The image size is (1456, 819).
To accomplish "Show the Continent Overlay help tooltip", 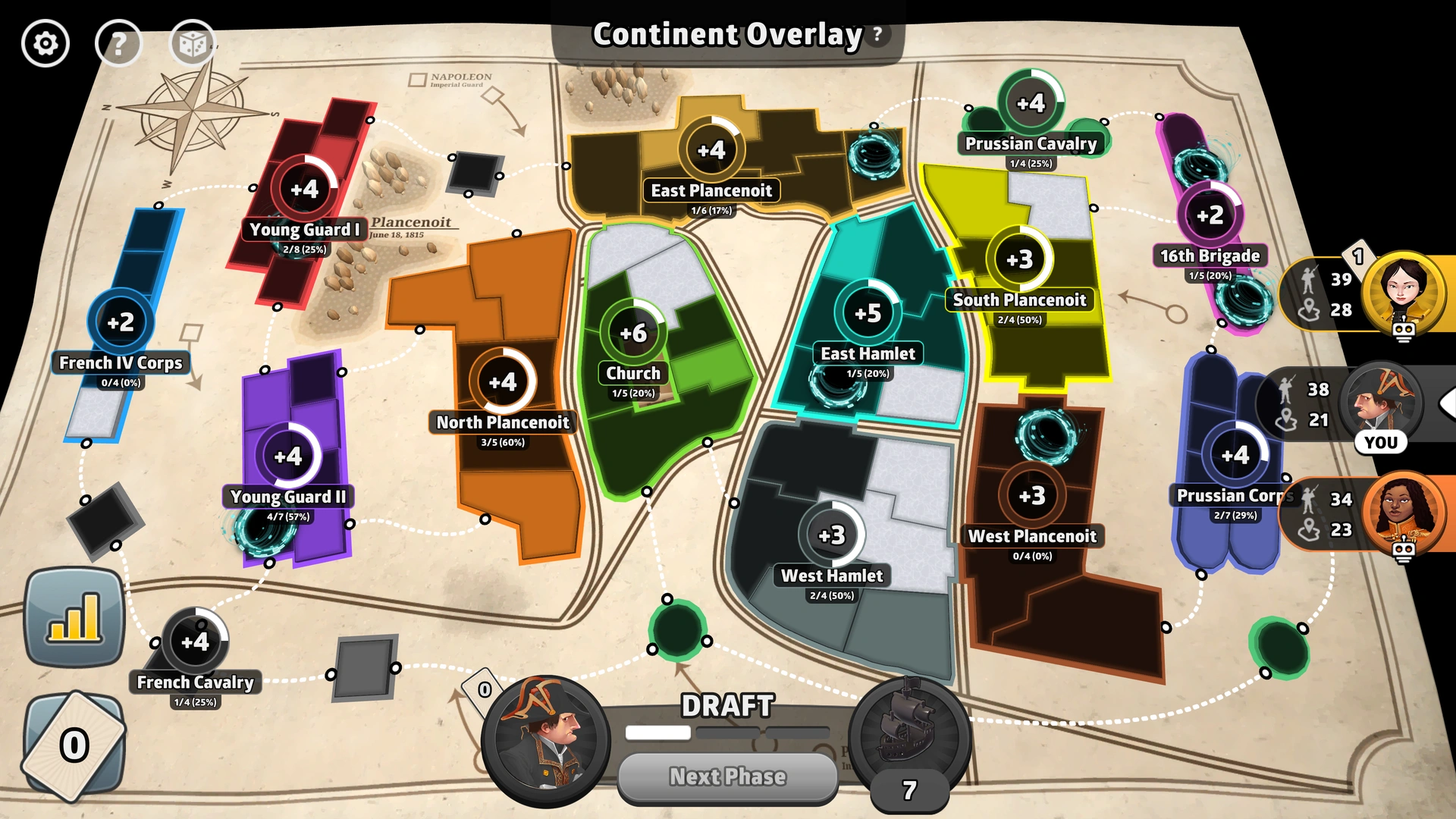I will click(877, 34).
